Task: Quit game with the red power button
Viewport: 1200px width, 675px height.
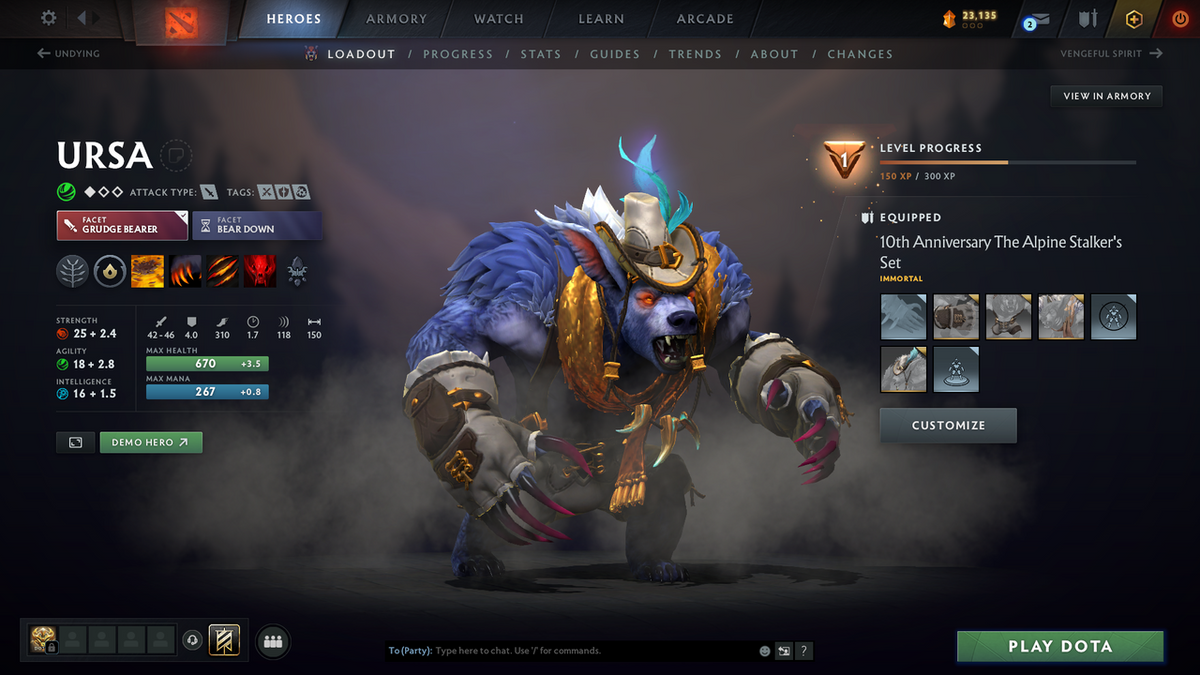Action: click(1179, 19)
